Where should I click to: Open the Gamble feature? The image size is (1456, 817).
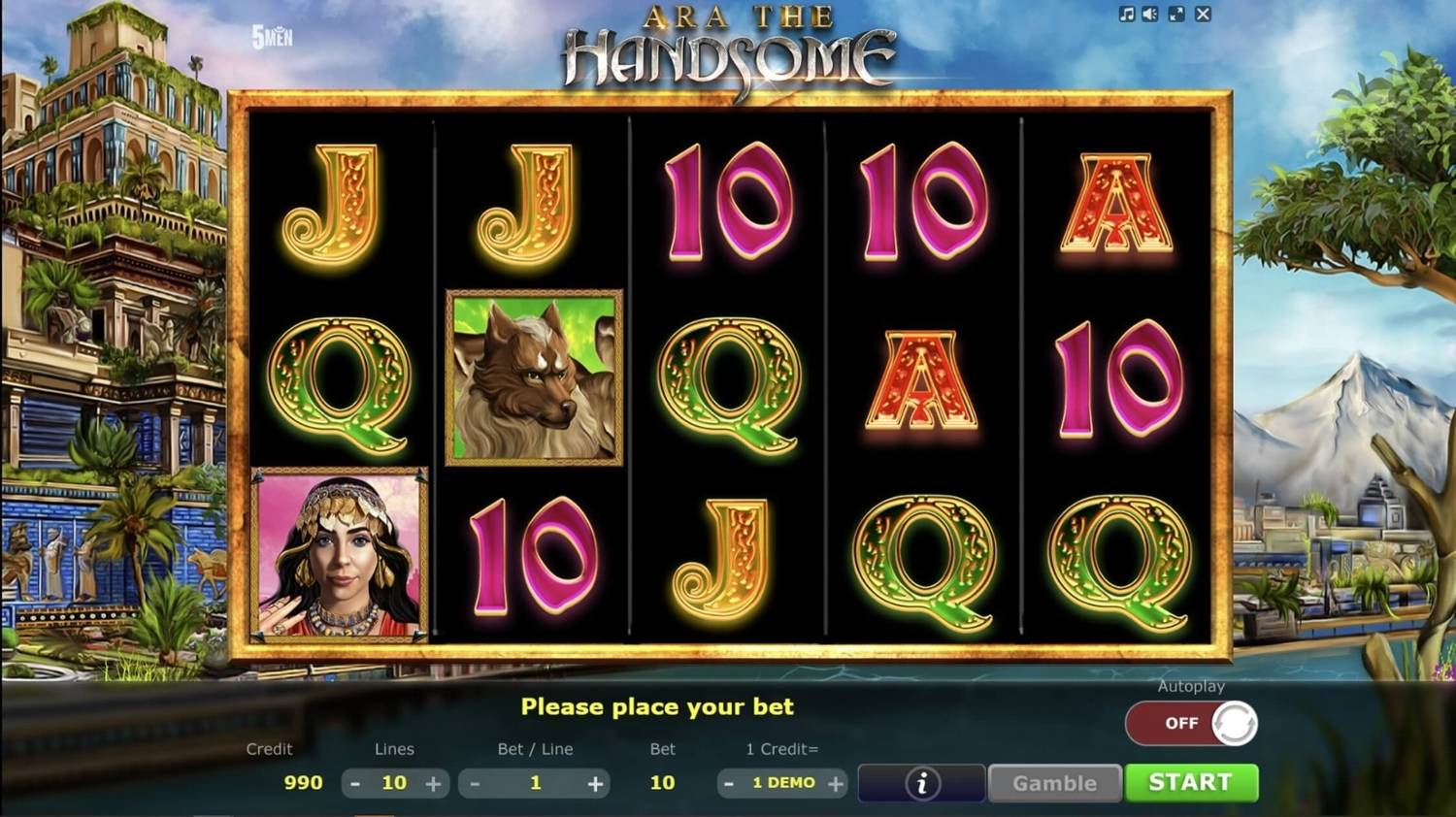click(x=1054, y=783)
